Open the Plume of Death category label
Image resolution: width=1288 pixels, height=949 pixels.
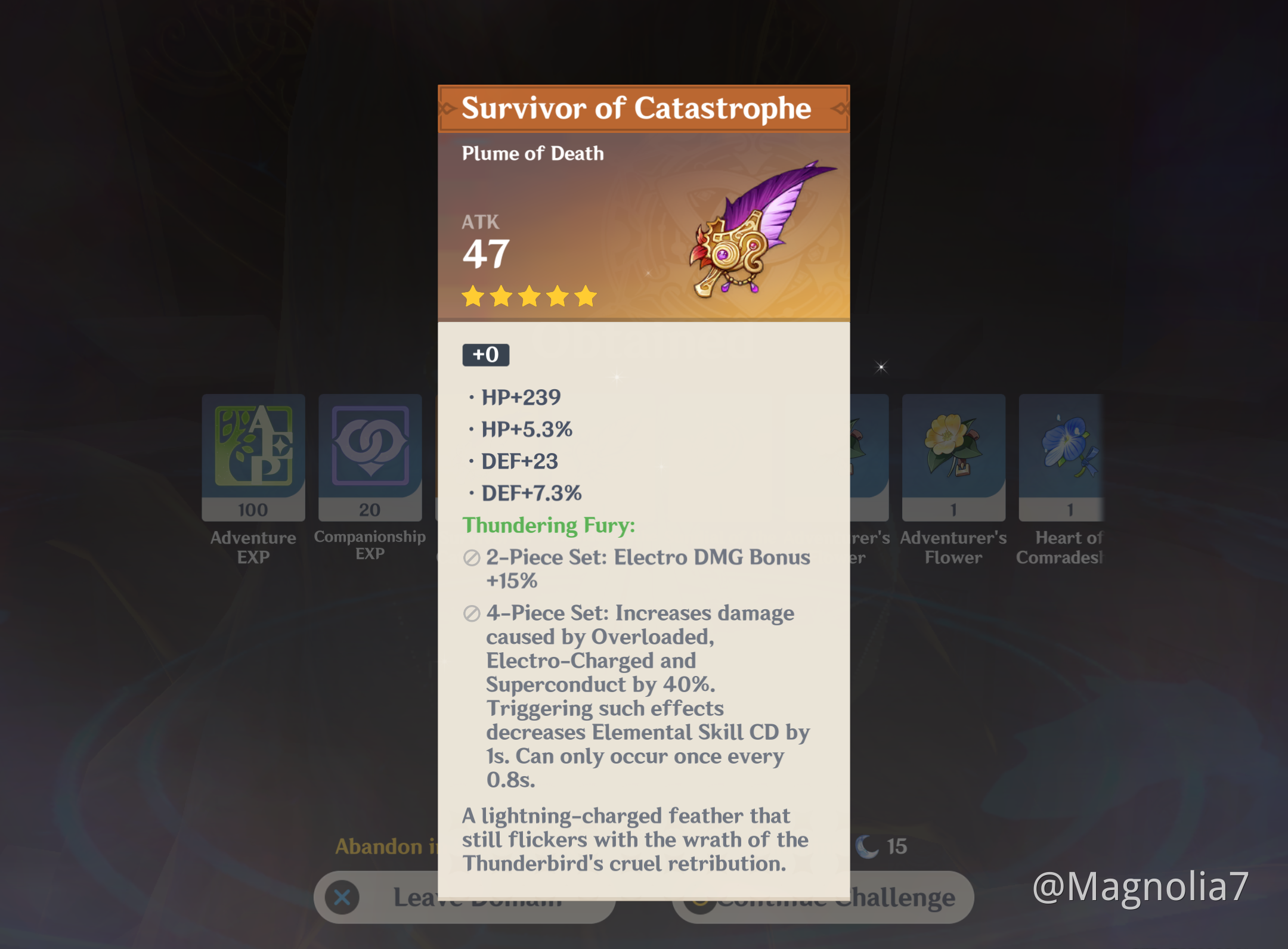coord(532,153)
